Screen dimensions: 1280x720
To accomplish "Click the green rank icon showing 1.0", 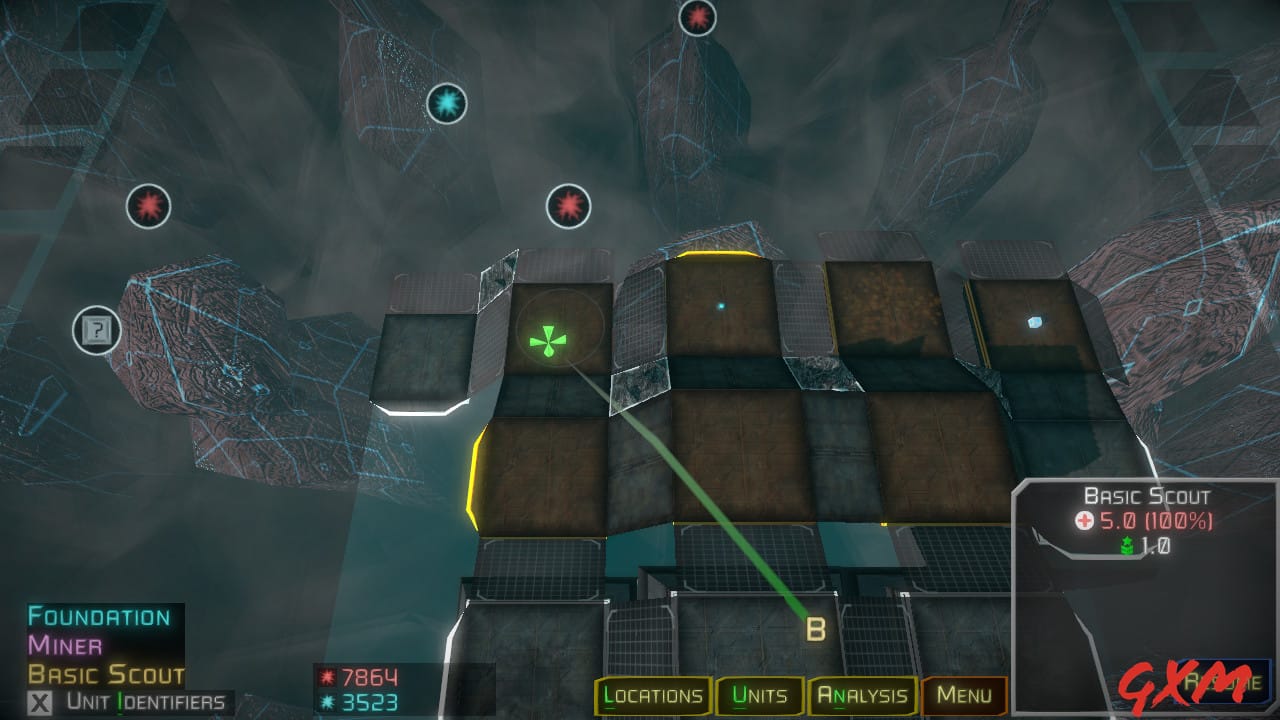I will pyautogui.click(x=1128, y=545).
